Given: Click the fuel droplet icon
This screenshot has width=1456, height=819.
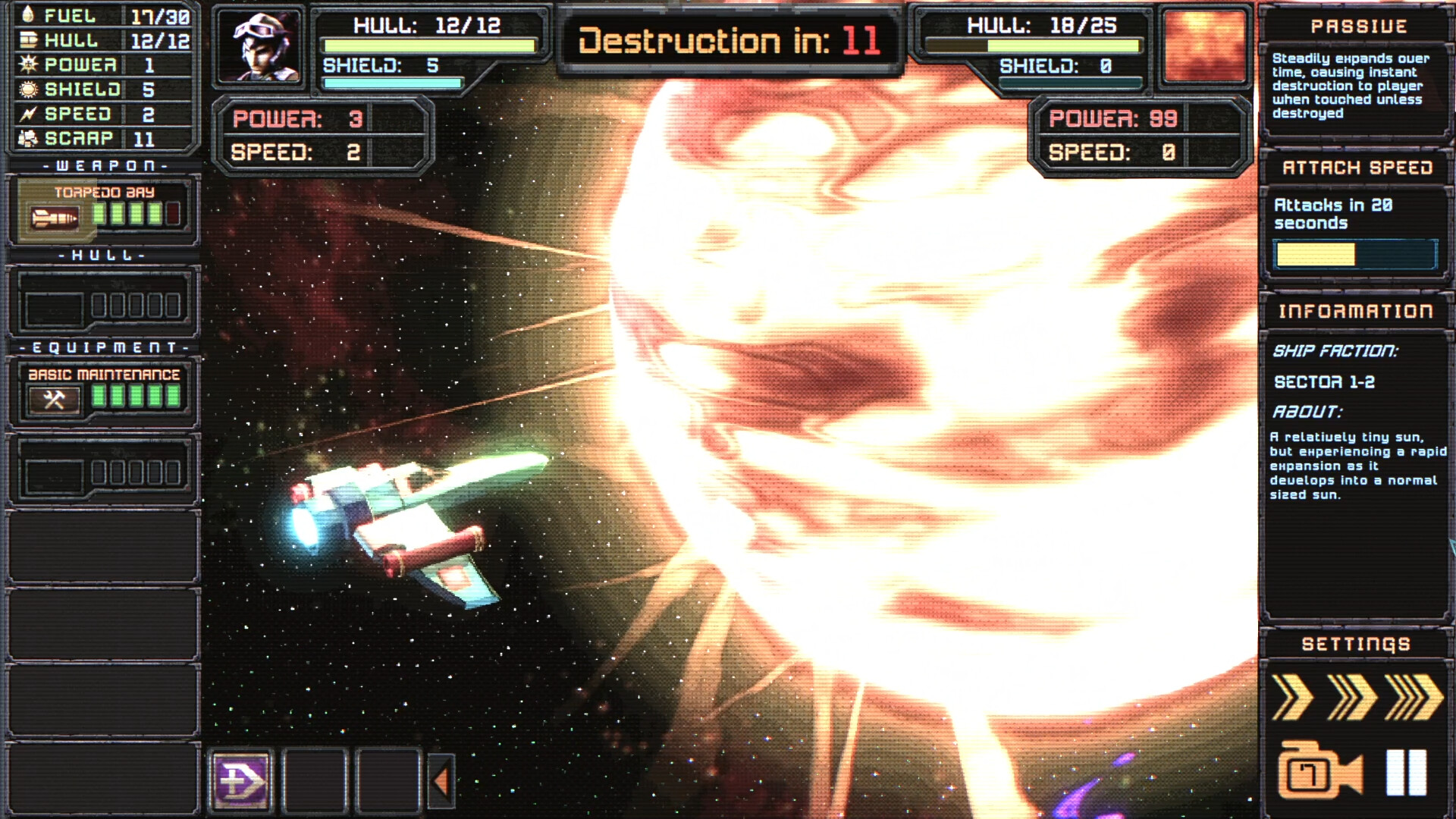Looking at the screenshot, I should pos(27,16).
